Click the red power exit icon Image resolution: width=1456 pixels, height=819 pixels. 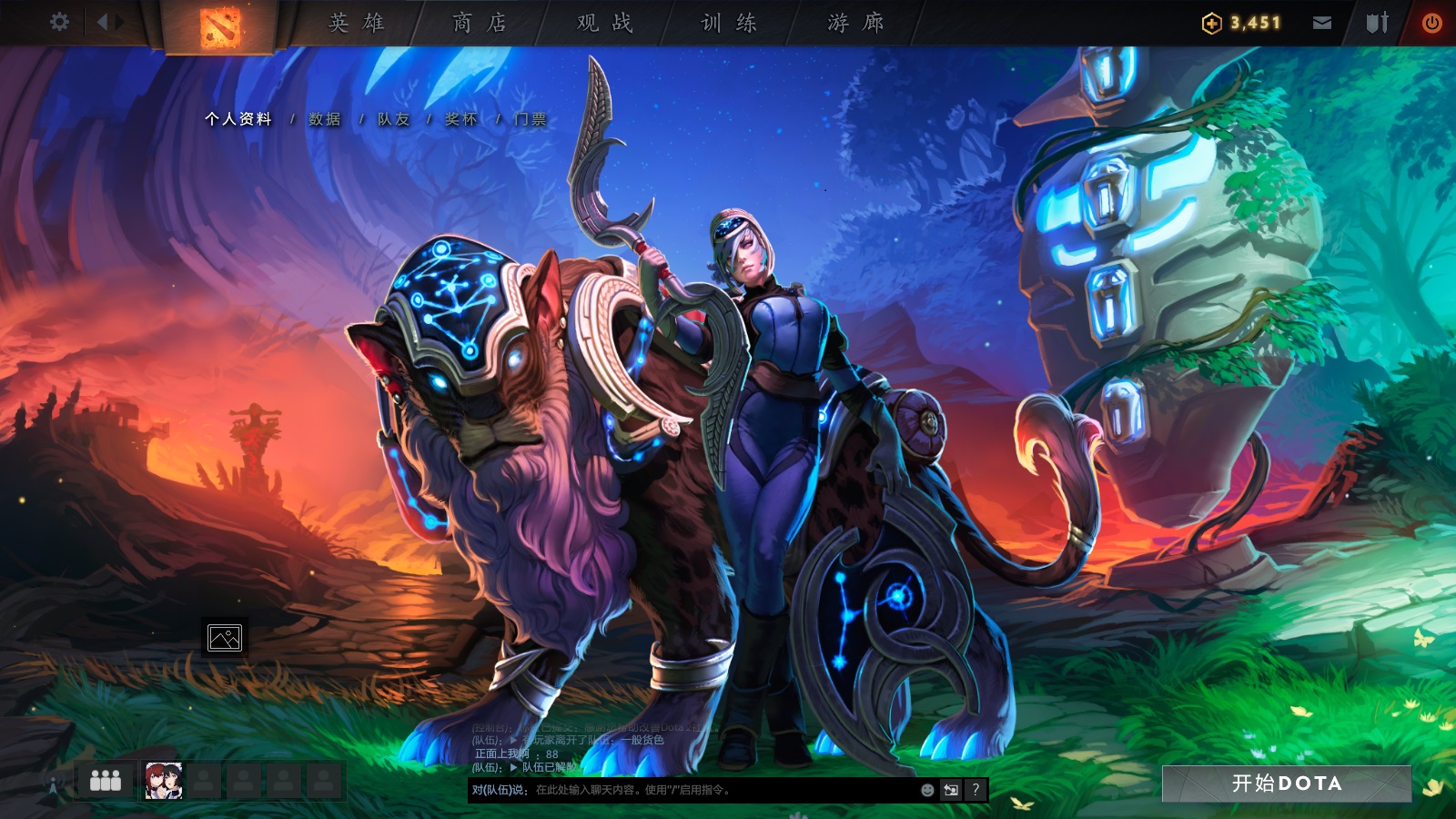point(1434,20)
